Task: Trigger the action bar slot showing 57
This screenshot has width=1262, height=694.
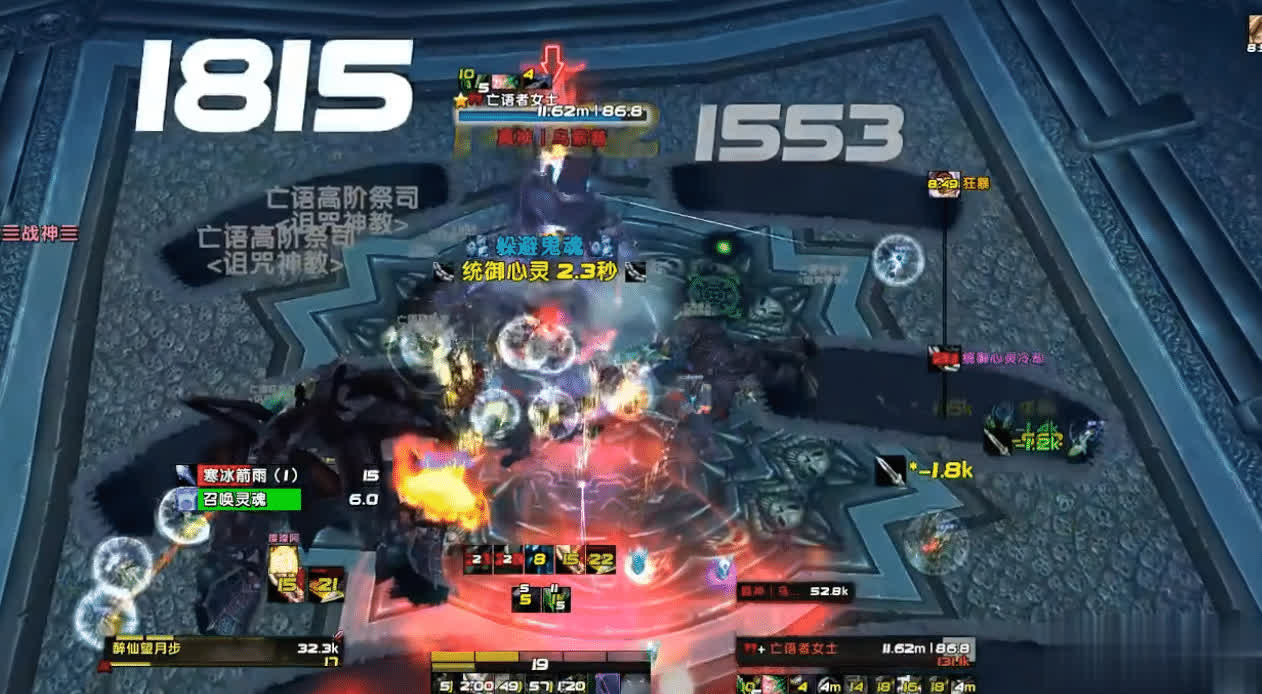Action: [541, 684]
